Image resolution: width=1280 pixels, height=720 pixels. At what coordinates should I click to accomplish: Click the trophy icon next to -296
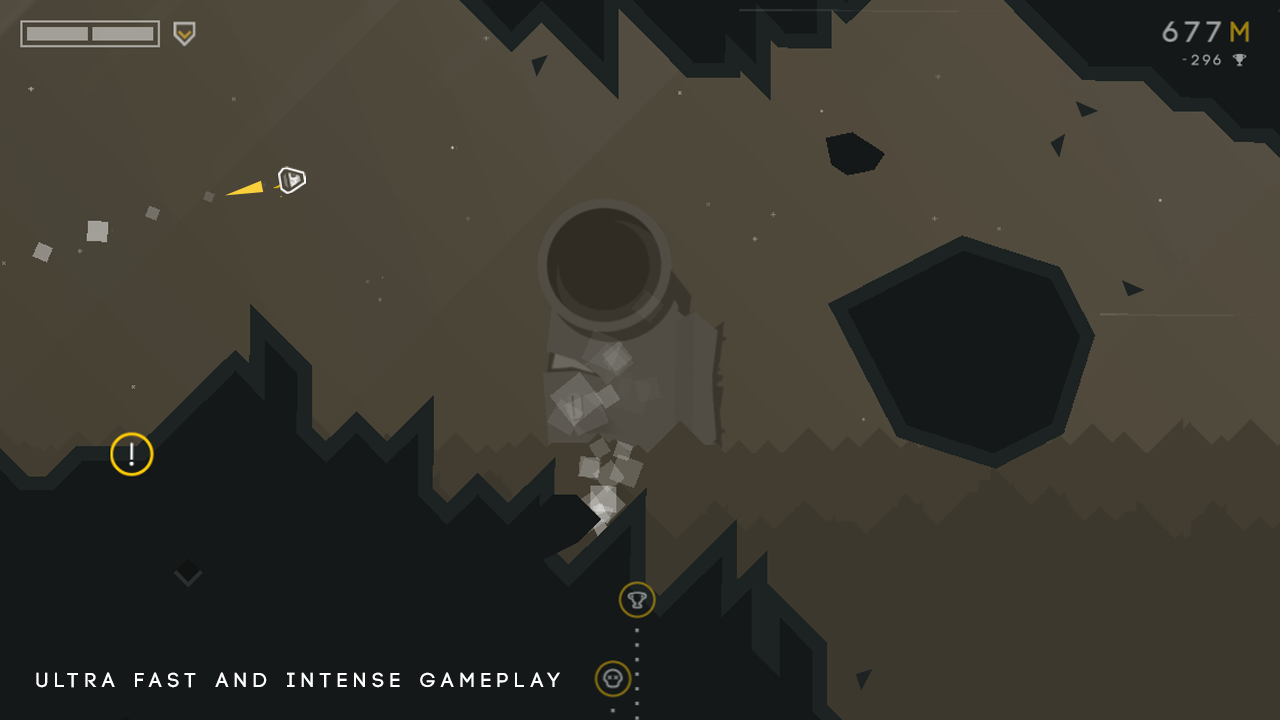1237,60
